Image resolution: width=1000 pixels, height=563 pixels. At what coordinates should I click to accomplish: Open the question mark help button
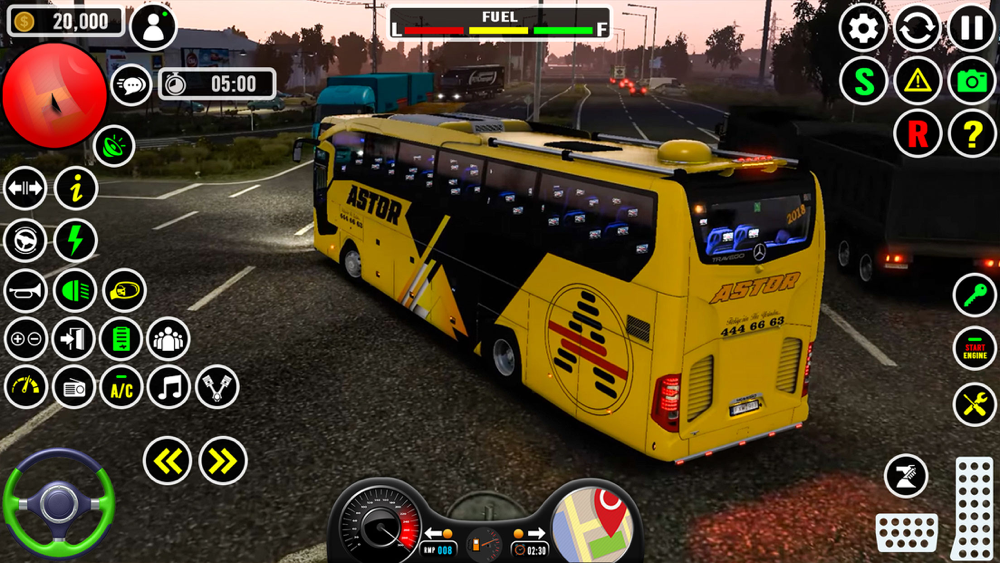tap(972, 134)
